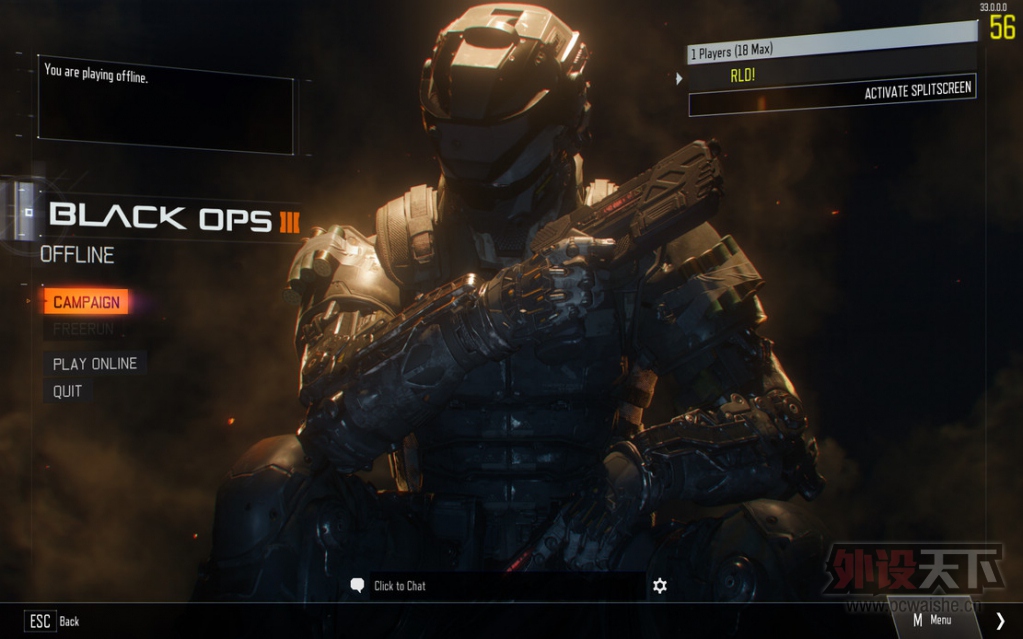The height and width of the screenshot is (639, 1023).
Task: Click the arrow next to Menu
Action: click(x=1000, y=620)
